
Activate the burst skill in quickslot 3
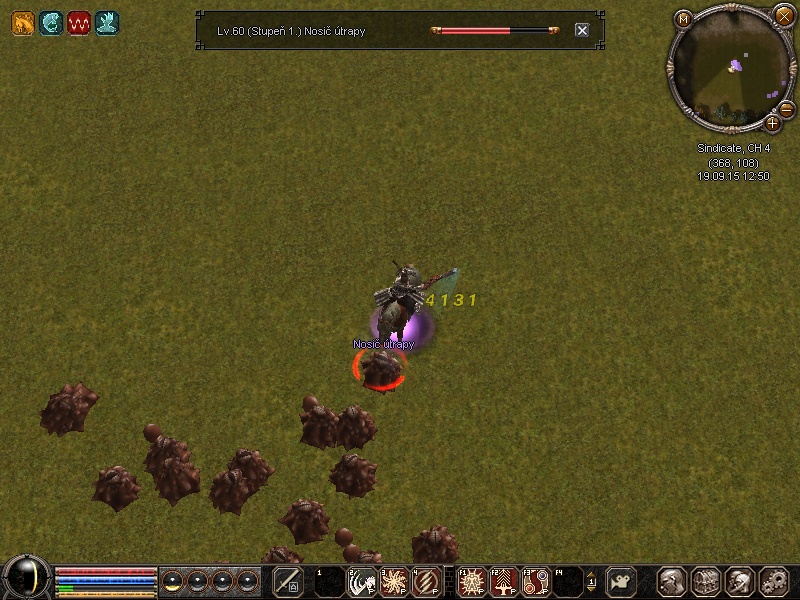click(394, 581)
